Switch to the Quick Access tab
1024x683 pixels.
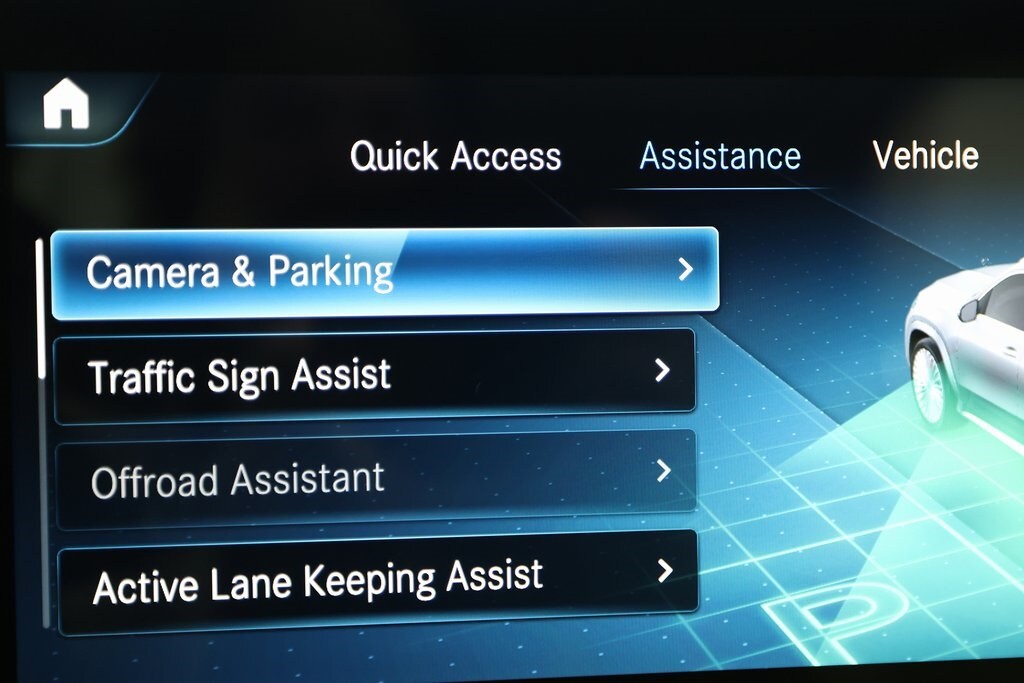point(455,157)
